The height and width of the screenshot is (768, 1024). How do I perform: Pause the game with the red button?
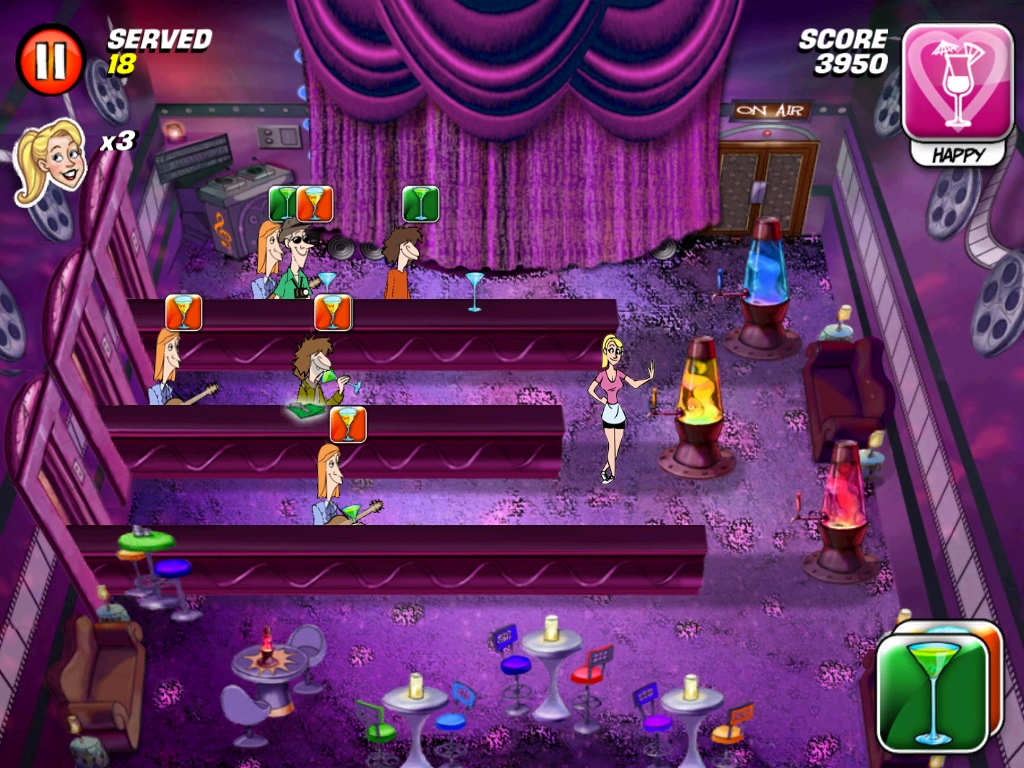tap(50, 60)
